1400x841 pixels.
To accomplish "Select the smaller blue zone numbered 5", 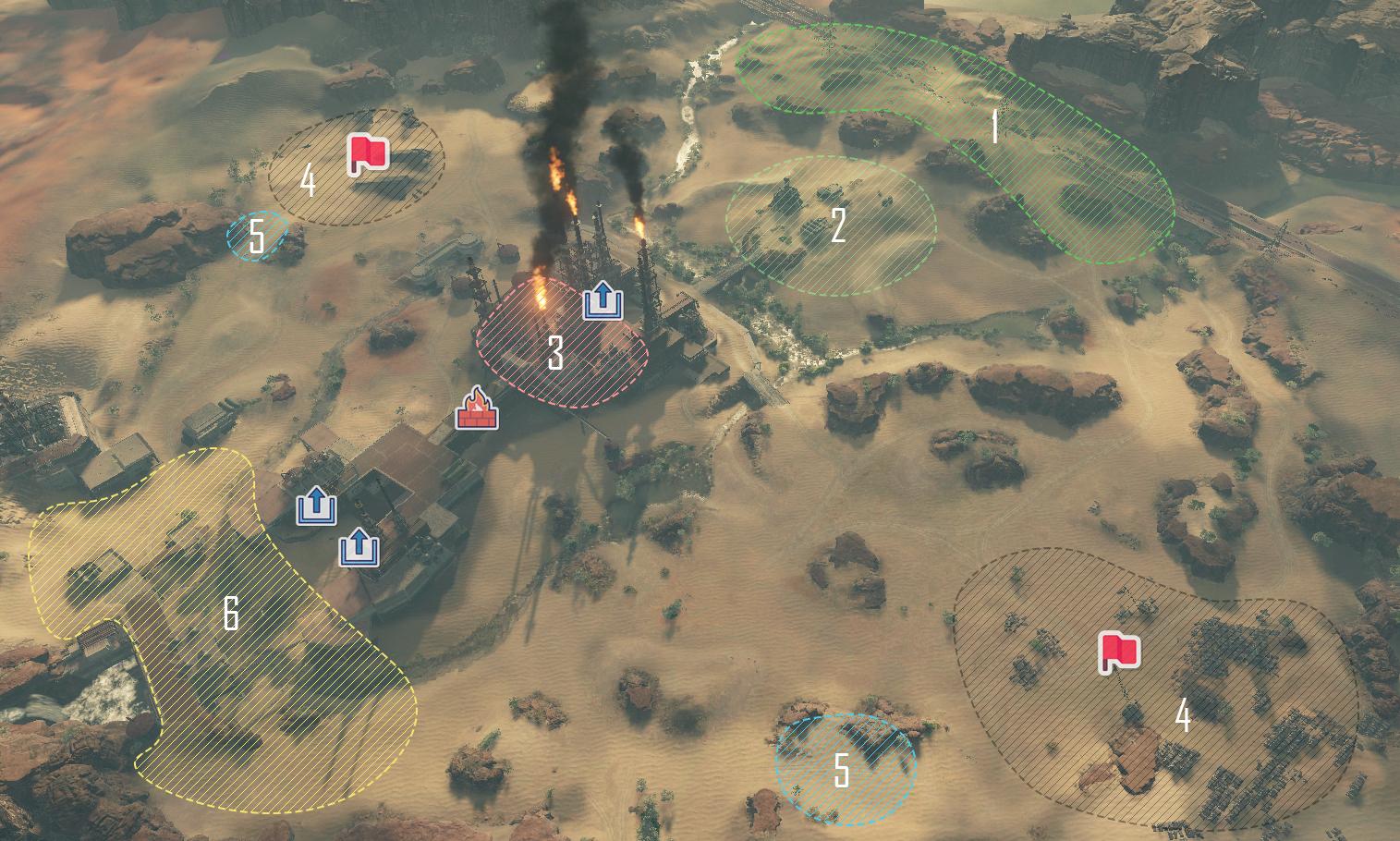I will [x=257, y=237].
